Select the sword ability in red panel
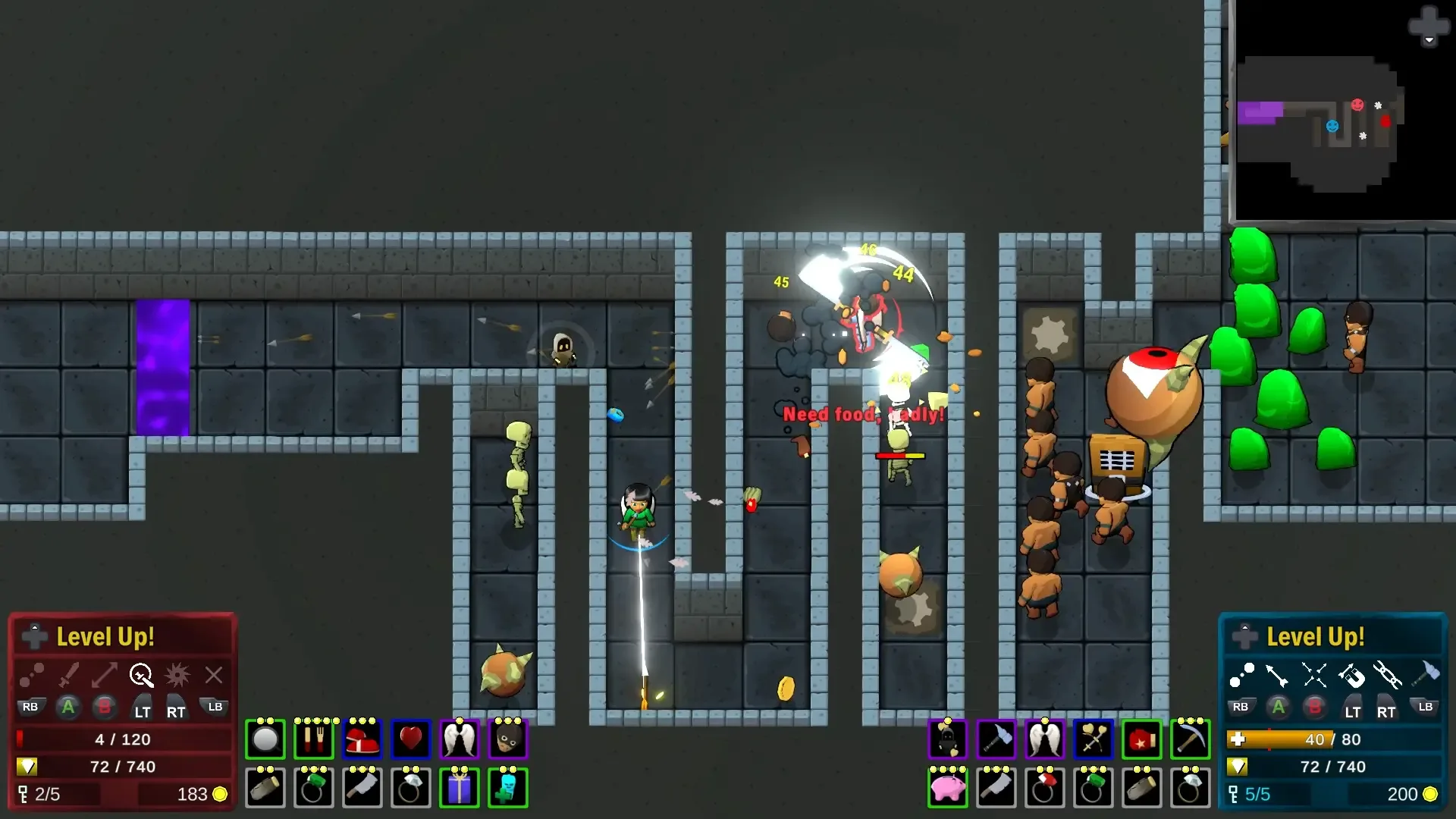The height and width of the screenshot is (819, 1456). [x=69, y=674]
